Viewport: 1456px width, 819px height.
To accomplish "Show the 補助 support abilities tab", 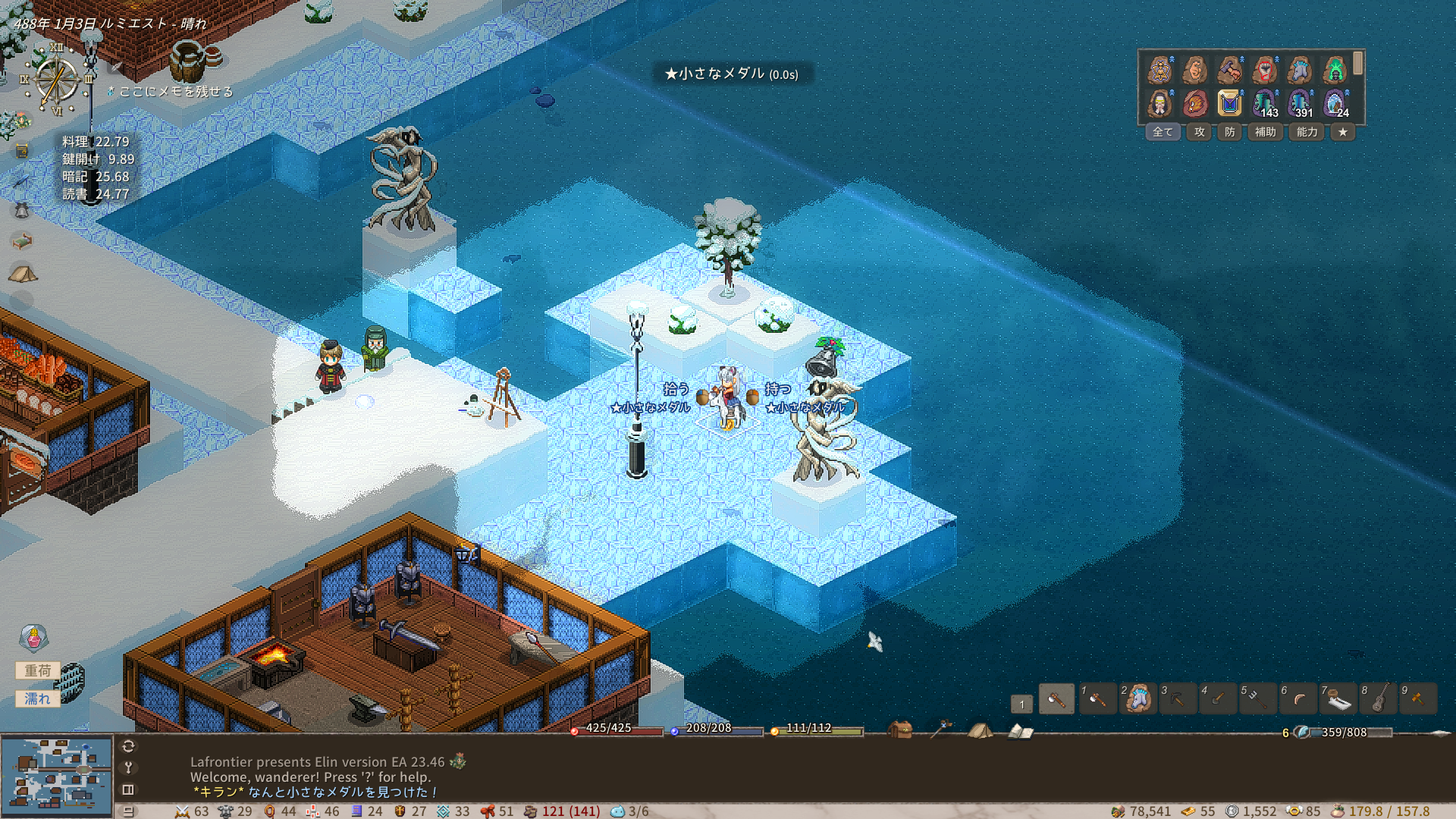I will pyautogui.click(x=1265, y=132).
